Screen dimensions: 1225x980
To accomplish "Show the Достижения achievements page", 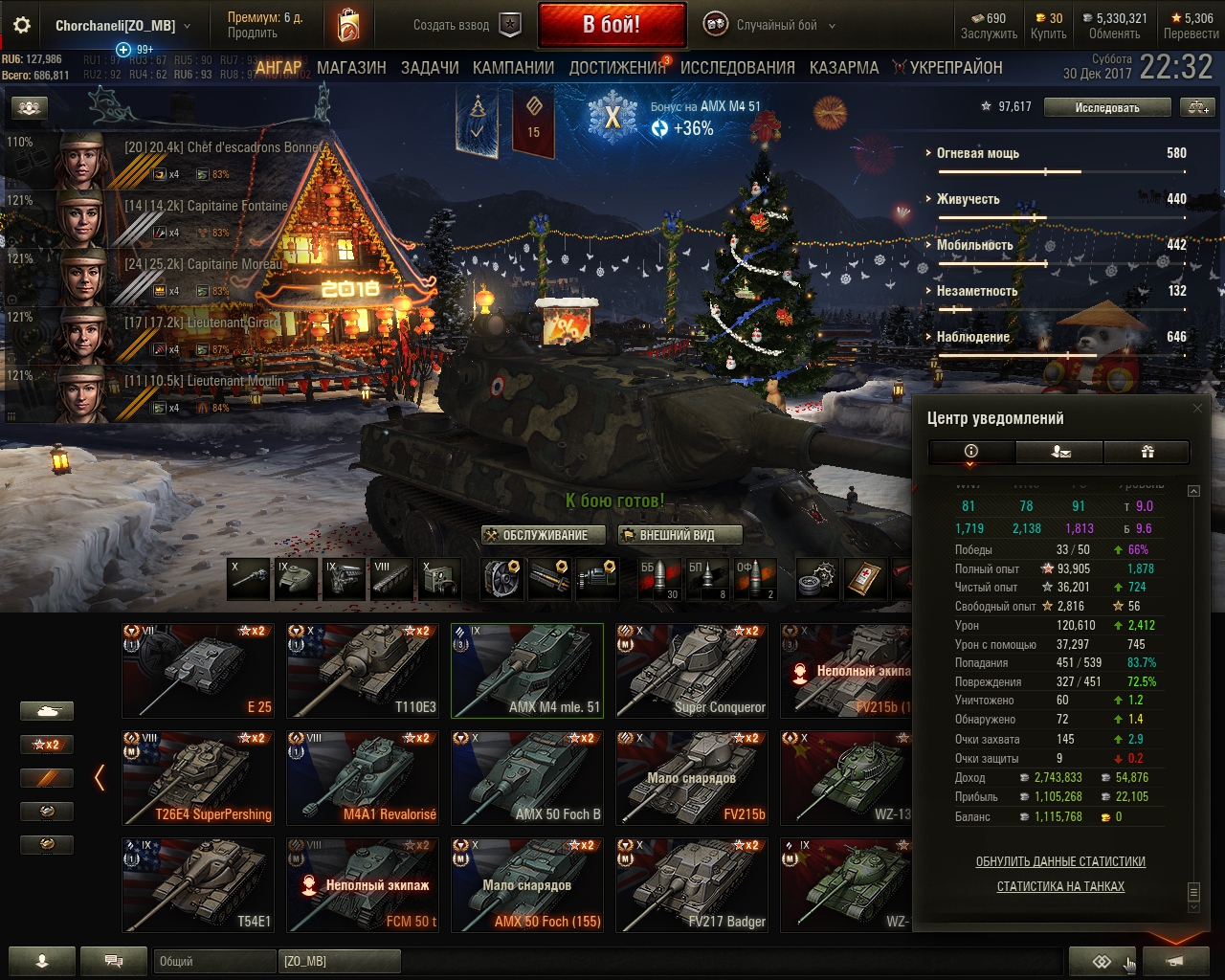I will (x=617, y=68).
